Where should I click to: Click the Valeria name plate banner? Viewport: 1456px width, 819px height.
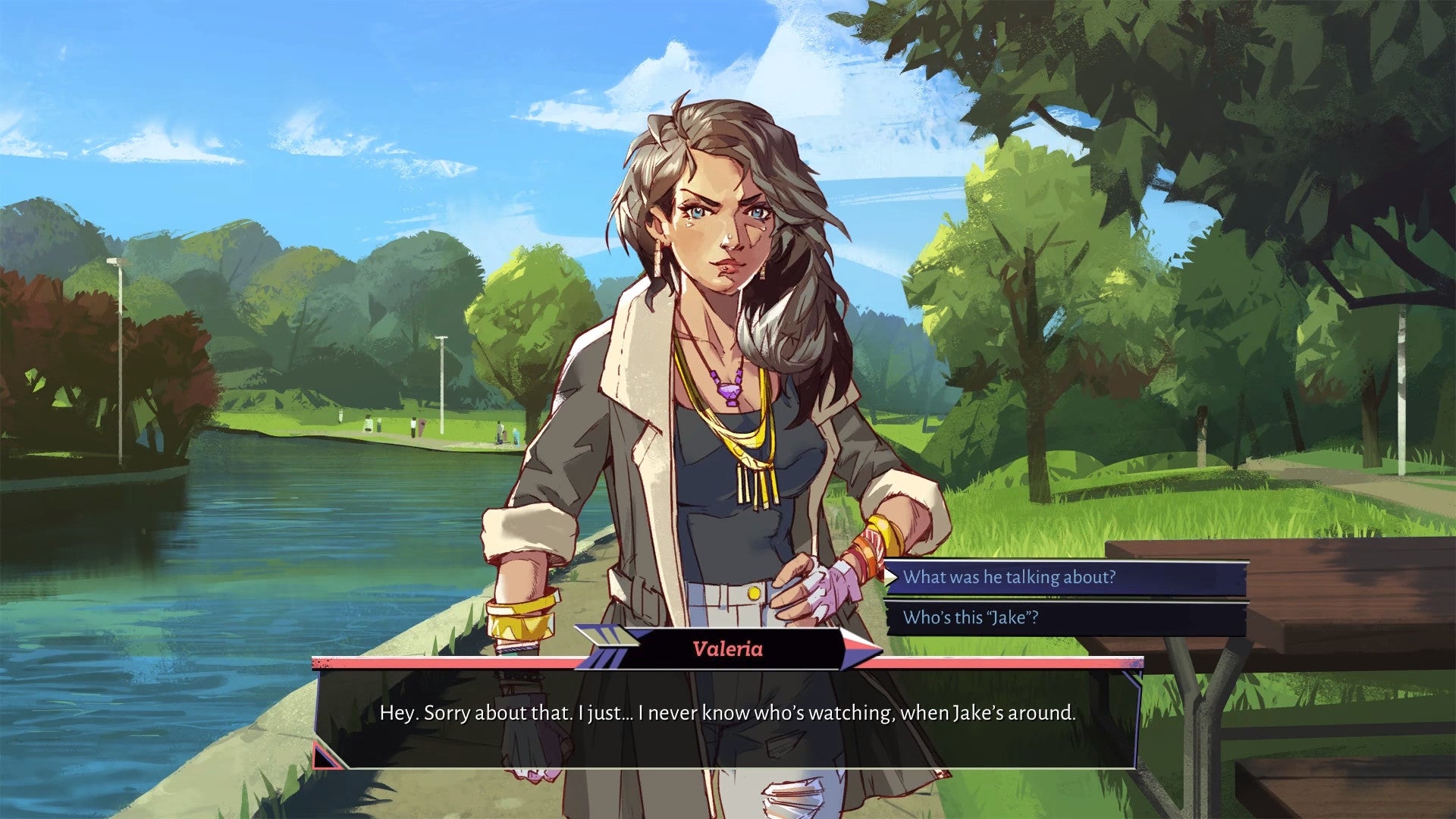[x=730, y=648]
